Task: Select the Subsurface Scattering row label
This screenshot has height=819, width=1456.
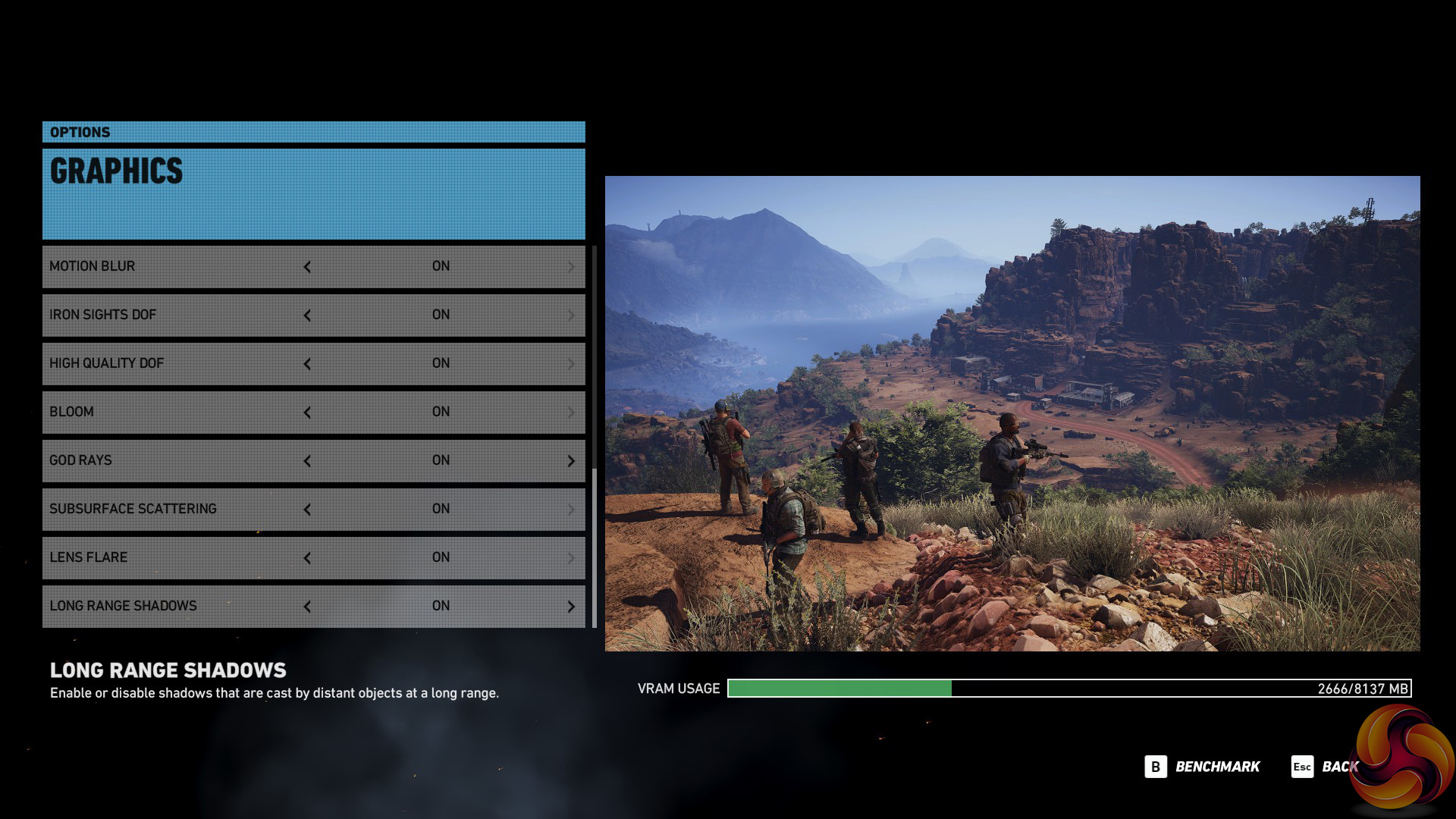Action: pos(133,509)
